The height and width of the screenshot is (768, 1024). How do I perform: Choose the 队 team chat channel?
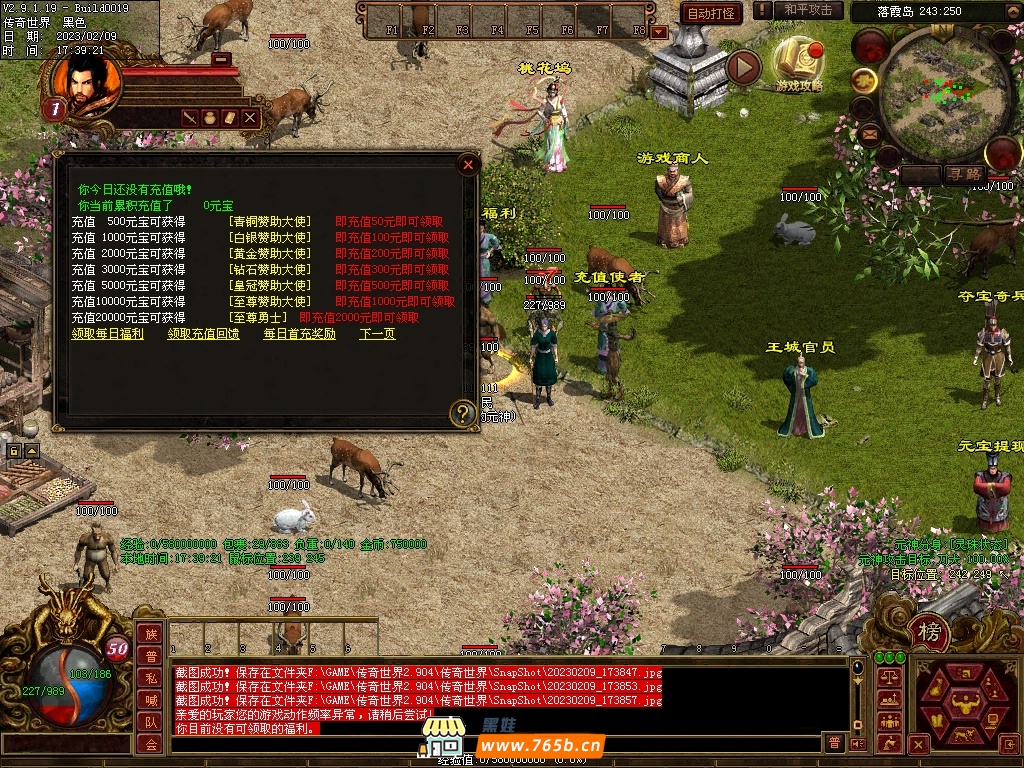pos(149,722)
